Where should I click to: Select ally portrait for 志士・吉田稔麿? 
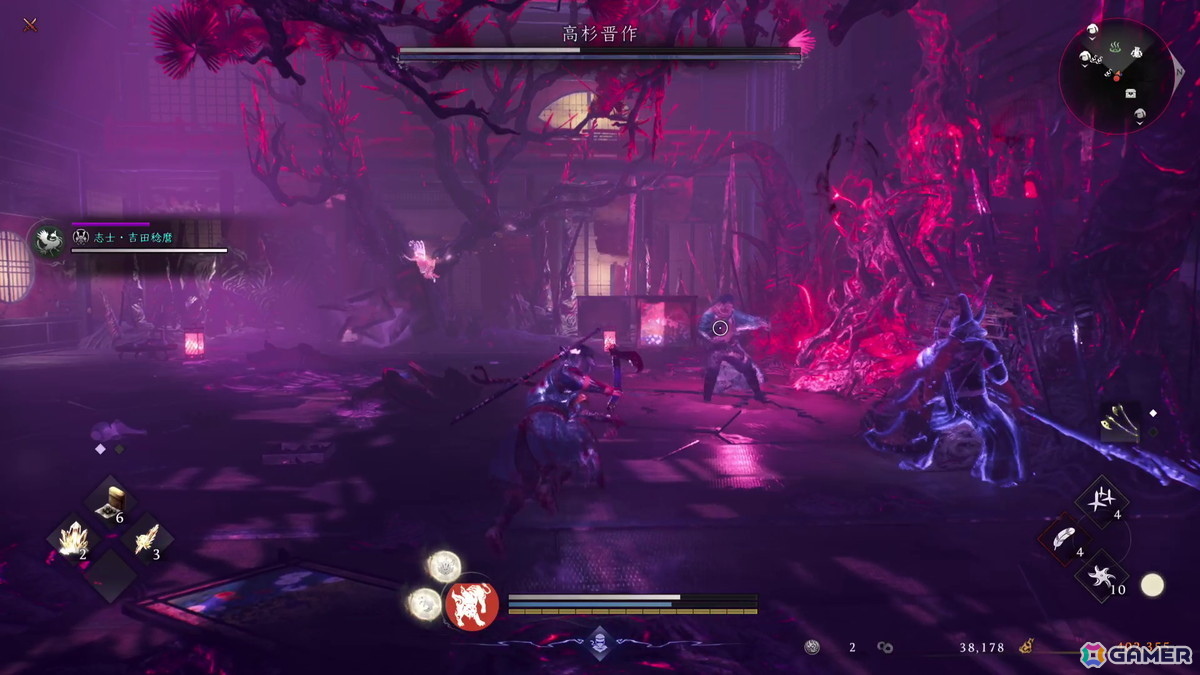pos(46,241)
